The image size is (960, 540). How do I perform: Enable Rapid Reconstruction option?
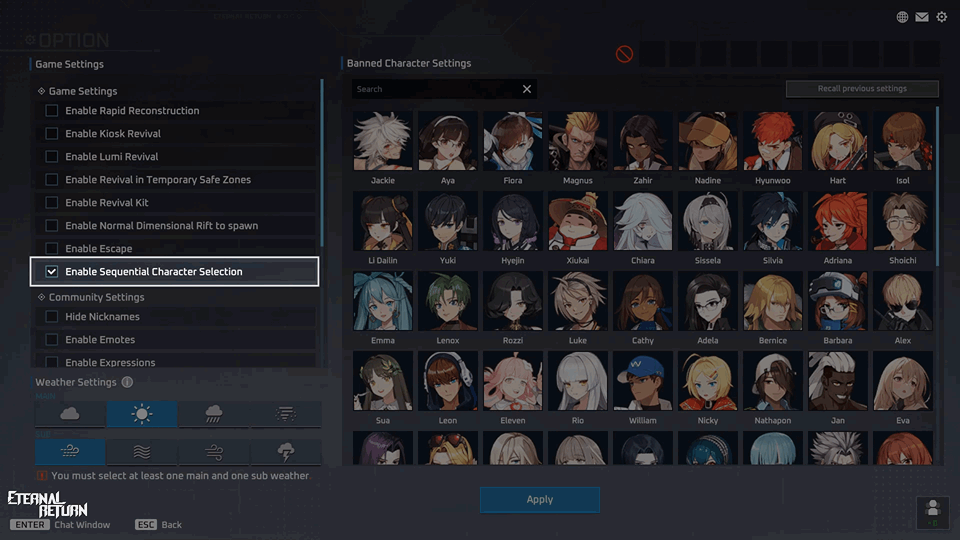(x=52, y=111)
